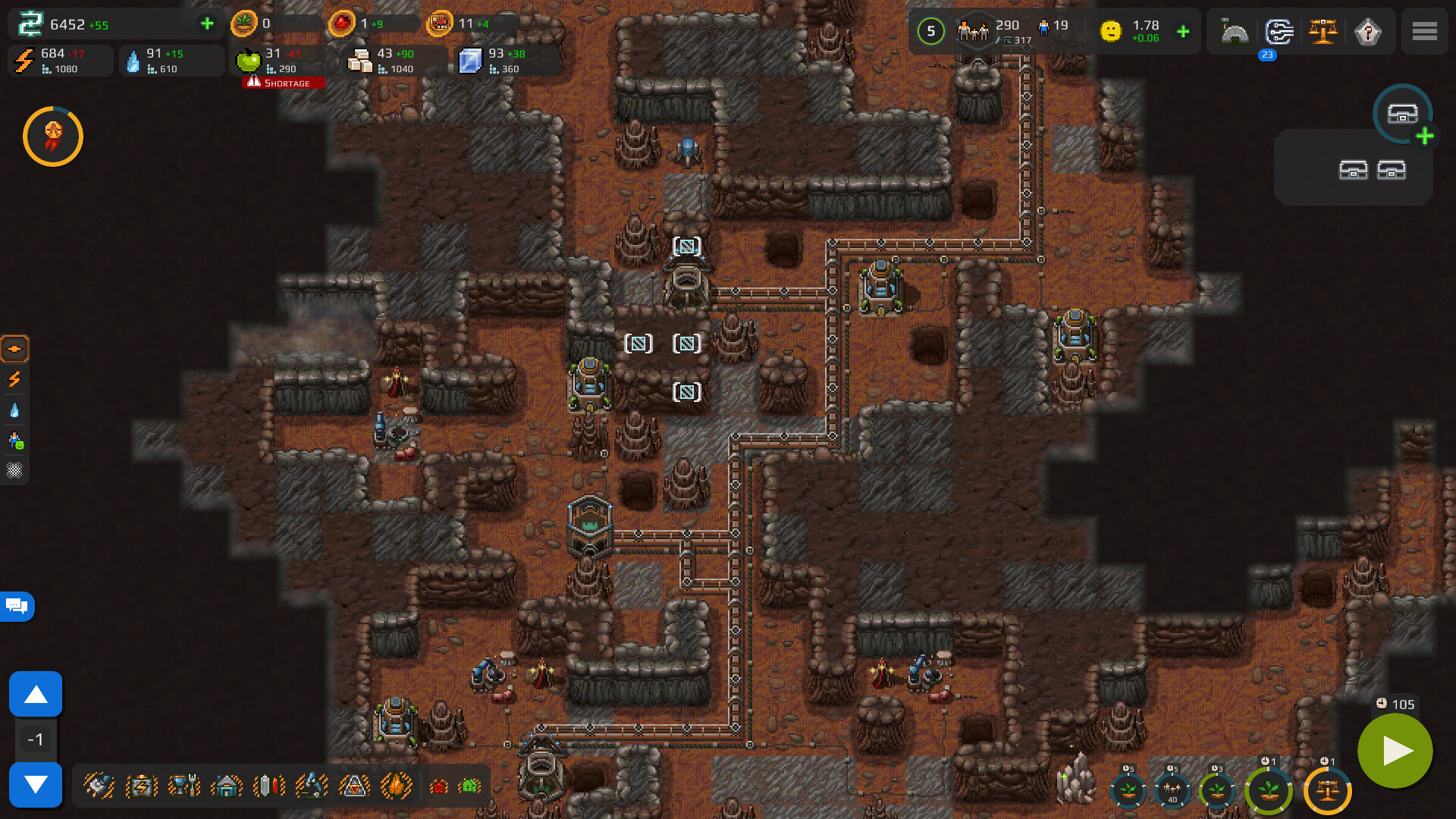Open the chat speech-bubble panel
The image size is (1456, 819).
point(17,606)
